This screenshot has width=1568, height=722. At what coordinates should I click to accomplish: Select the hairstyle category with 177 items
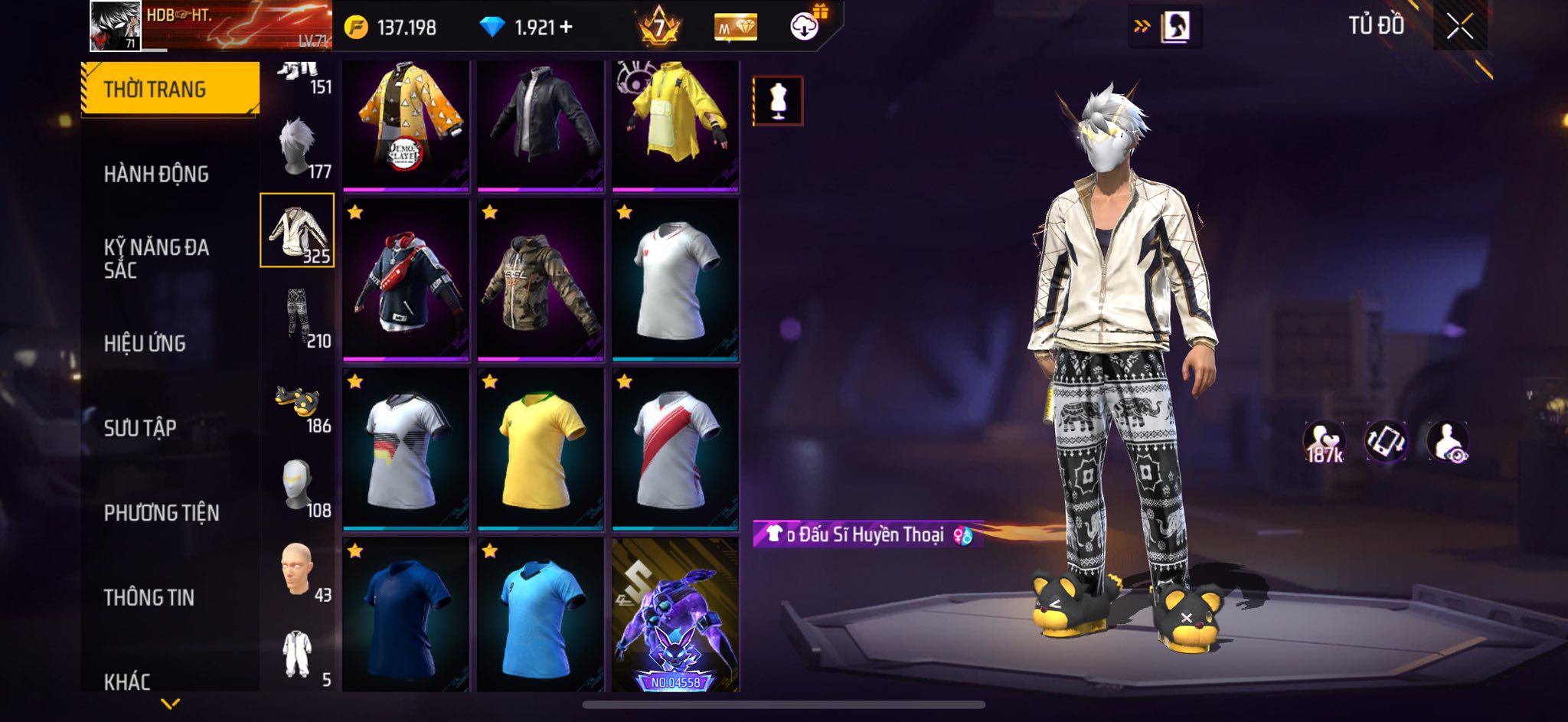pyautogui.click(x=298, y=149)
